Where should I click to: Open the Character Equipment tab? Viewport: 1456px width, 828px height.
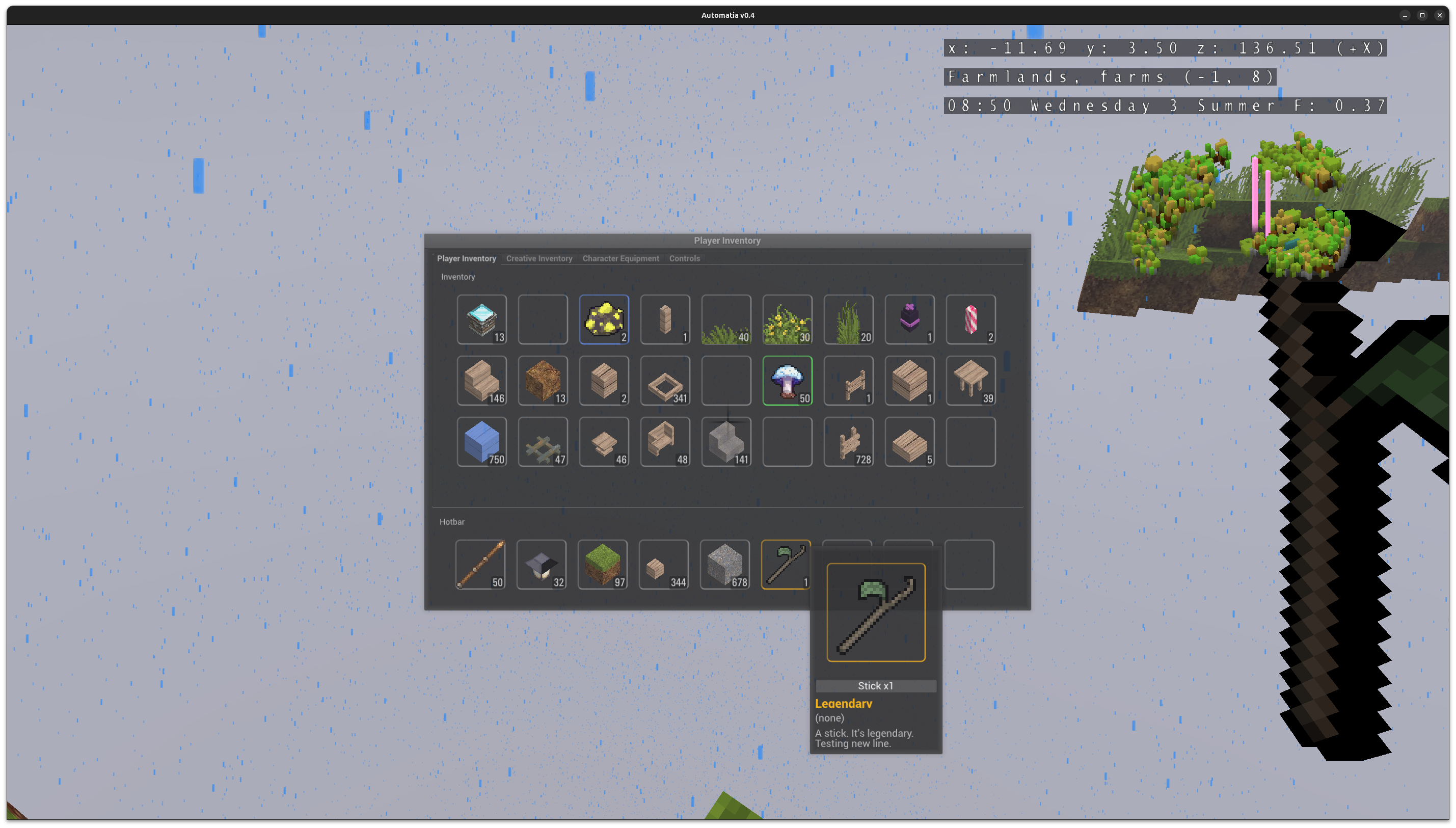[621, 258]
